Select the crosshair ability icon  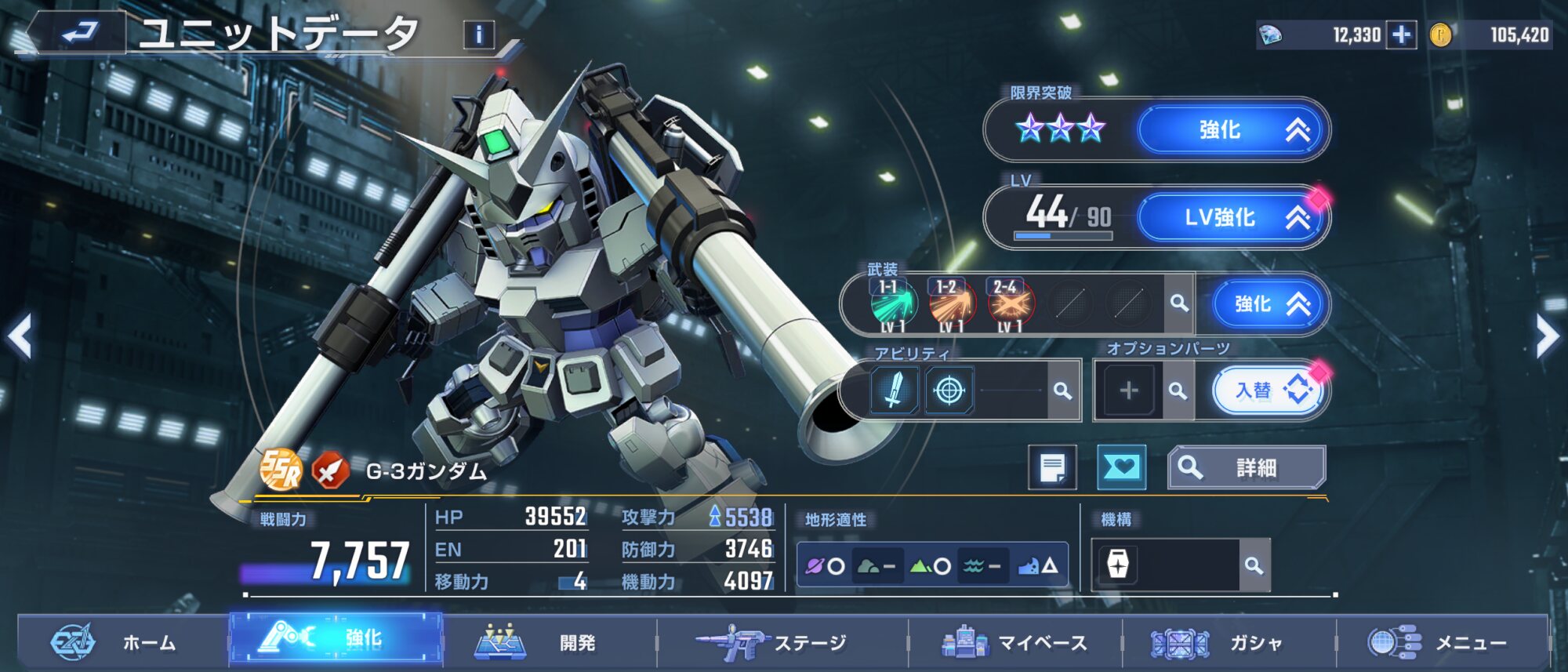(949, 390)
